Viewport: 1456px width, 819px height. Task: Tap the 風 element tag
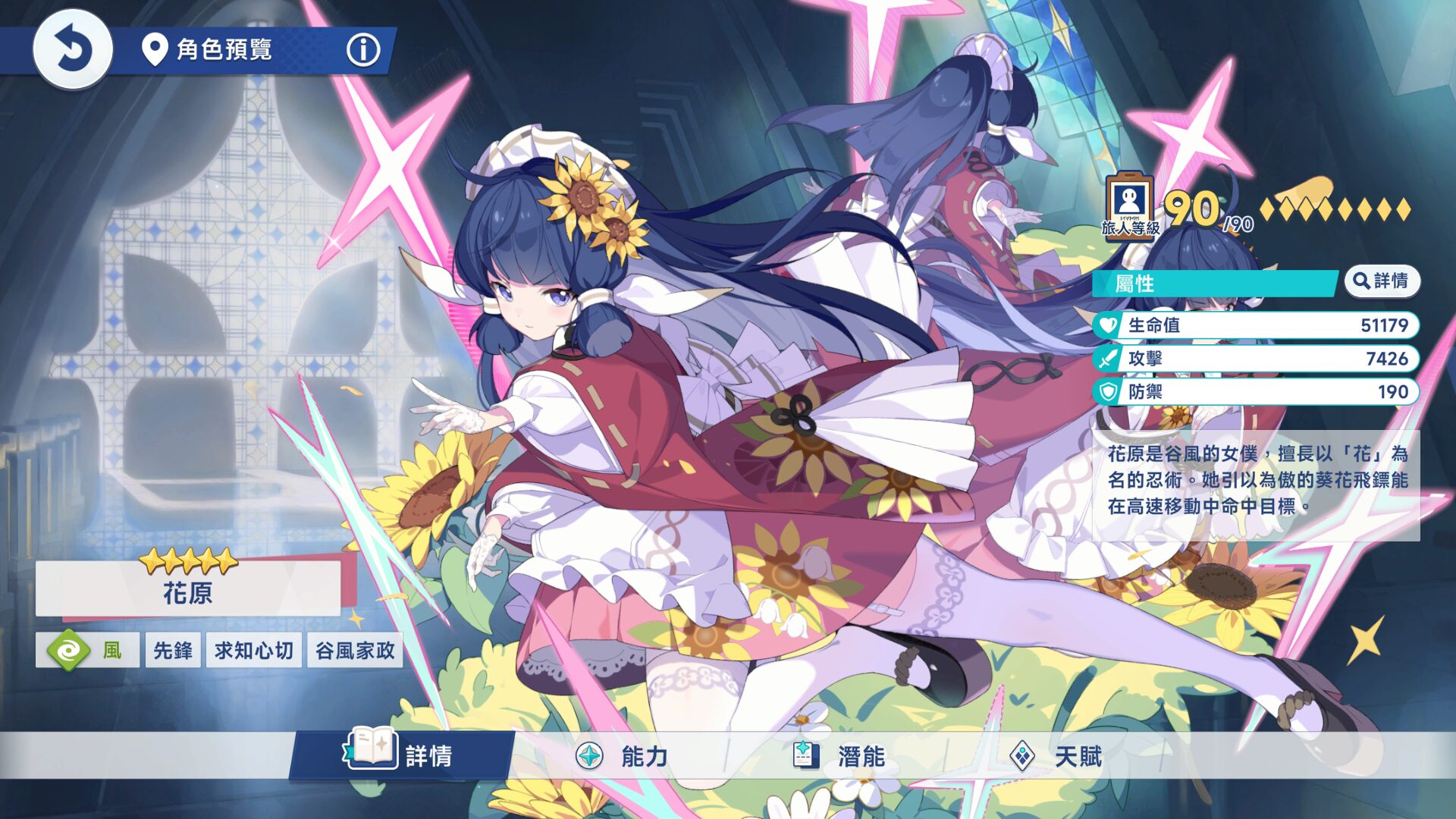87,651
